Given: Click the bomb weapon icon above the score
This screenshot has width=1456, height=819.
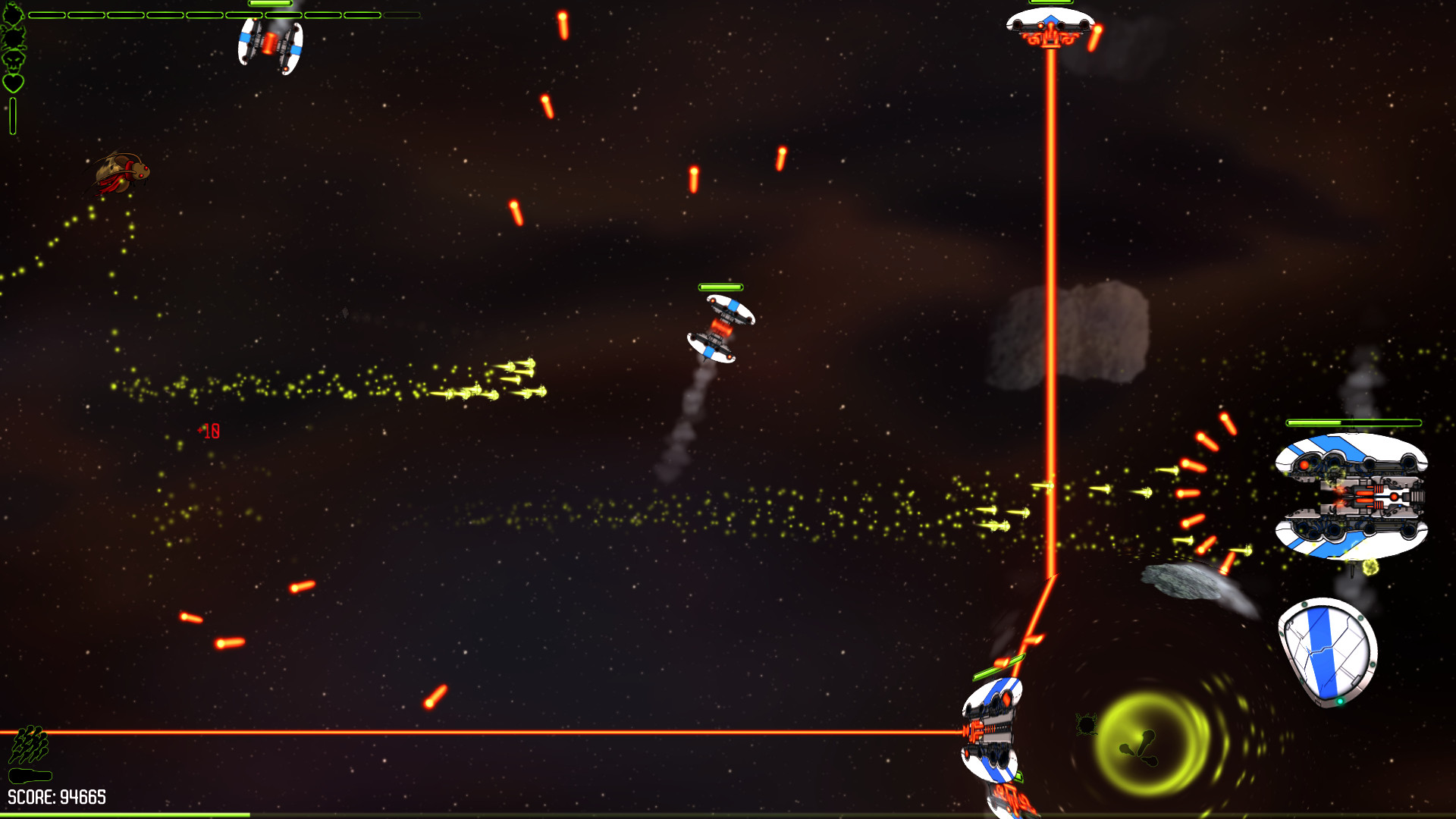Looking at the screenshot, I should point(30,775).
